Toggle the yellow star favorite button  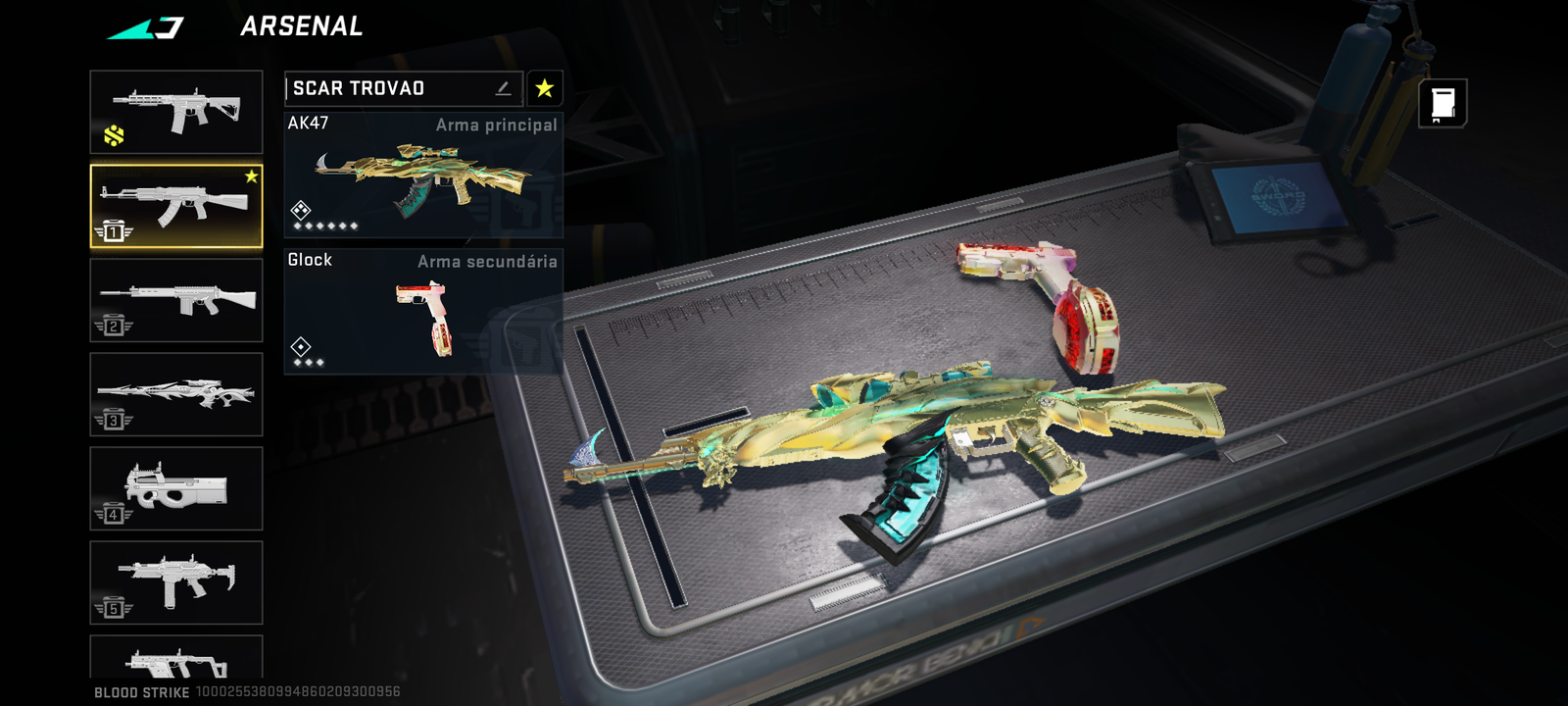544,88
